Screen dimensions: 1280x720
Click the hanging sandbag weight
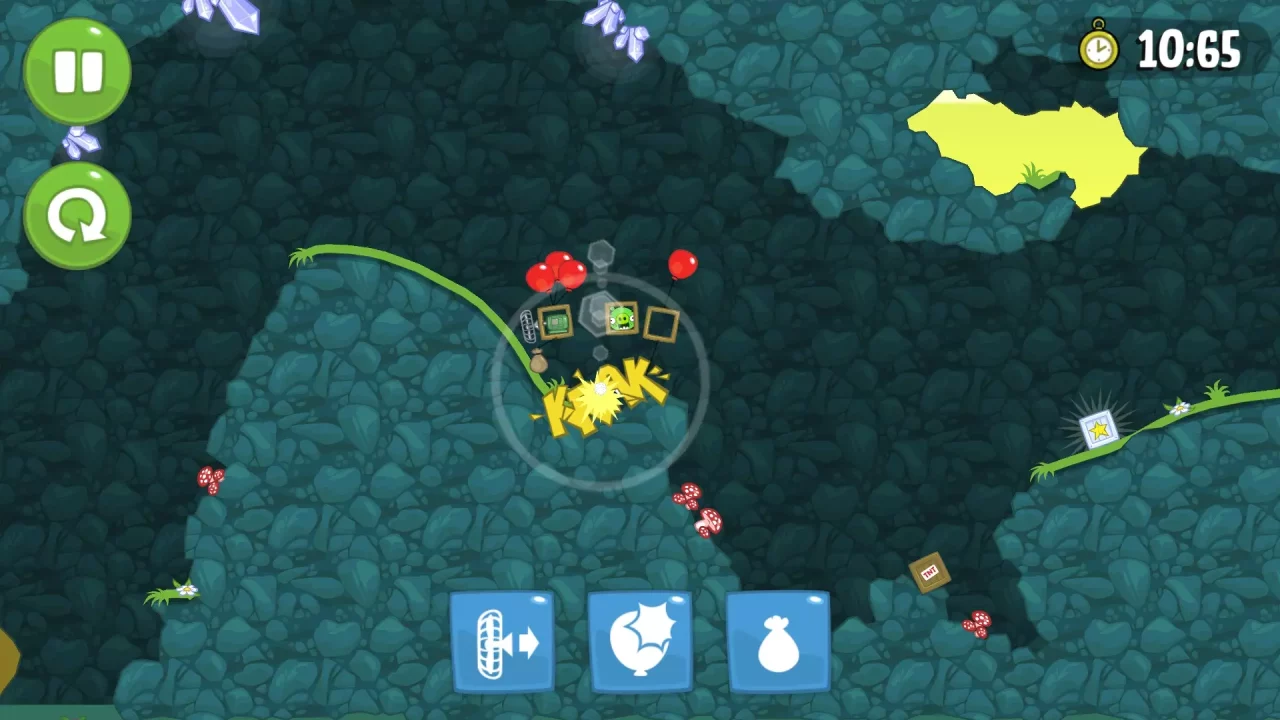(x=539, y=360)
